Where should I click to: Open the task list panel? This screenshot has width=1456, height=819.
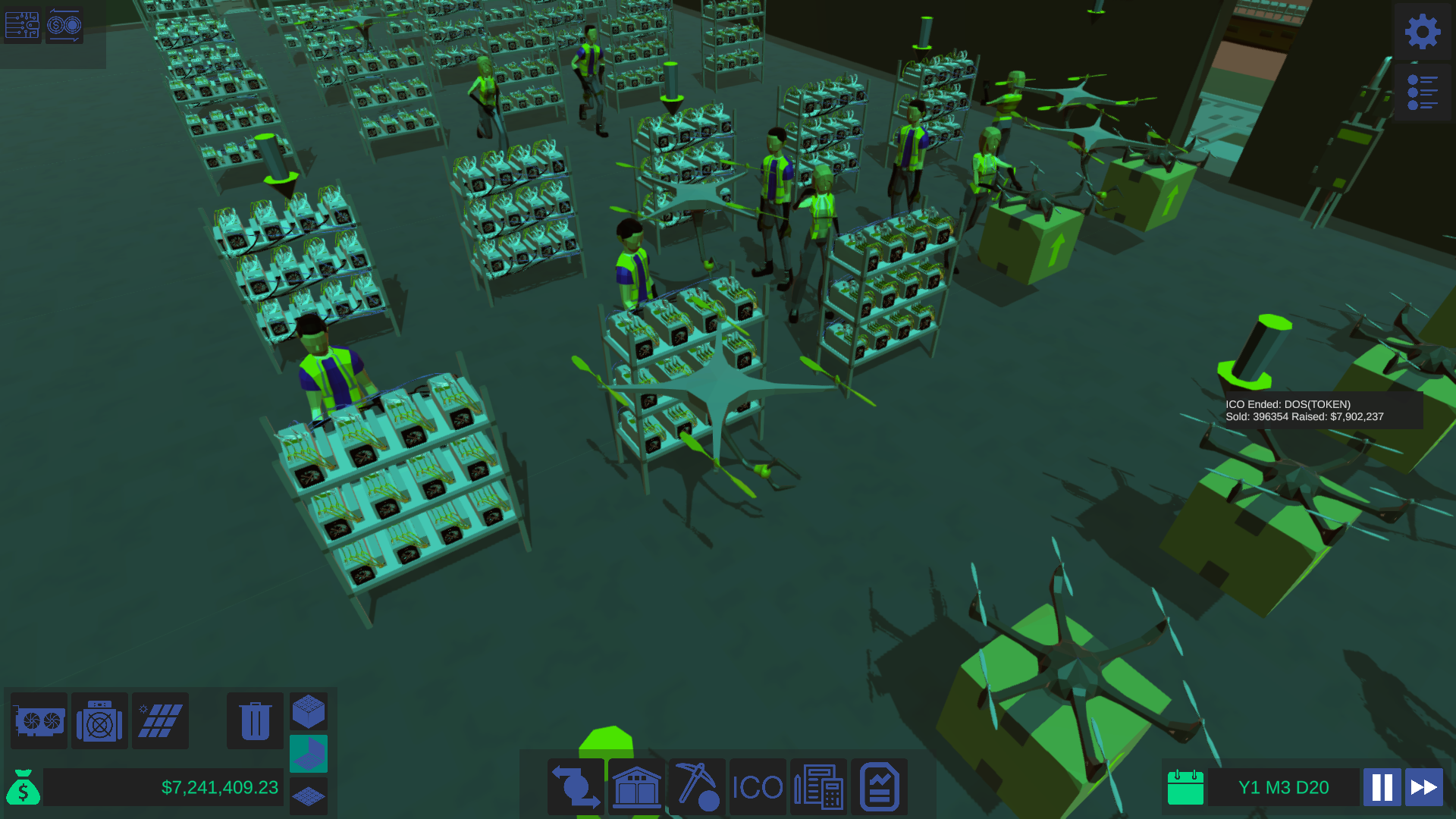click(1422, 91)
